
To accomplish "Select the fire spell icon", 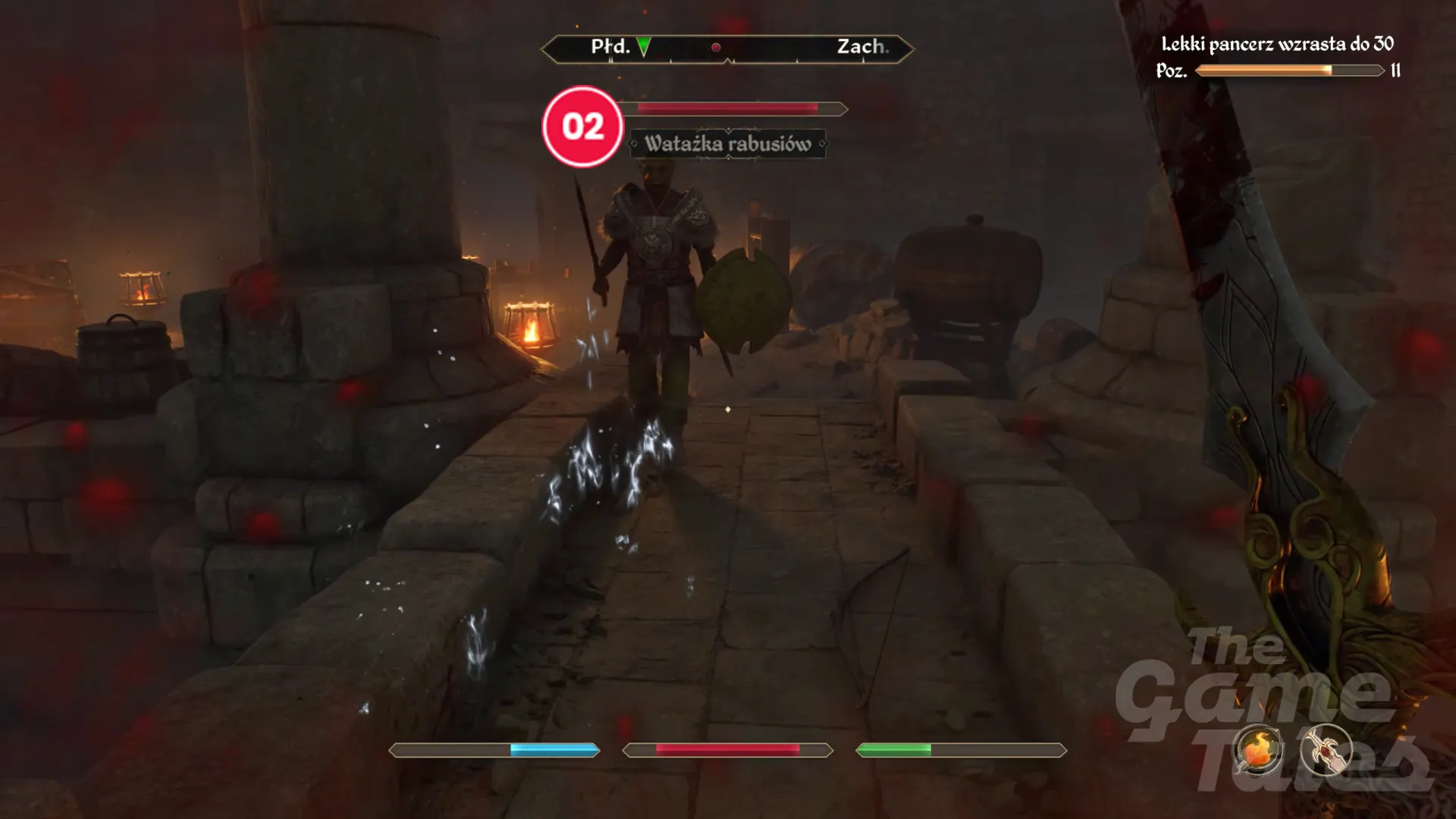I will 1257,749.
